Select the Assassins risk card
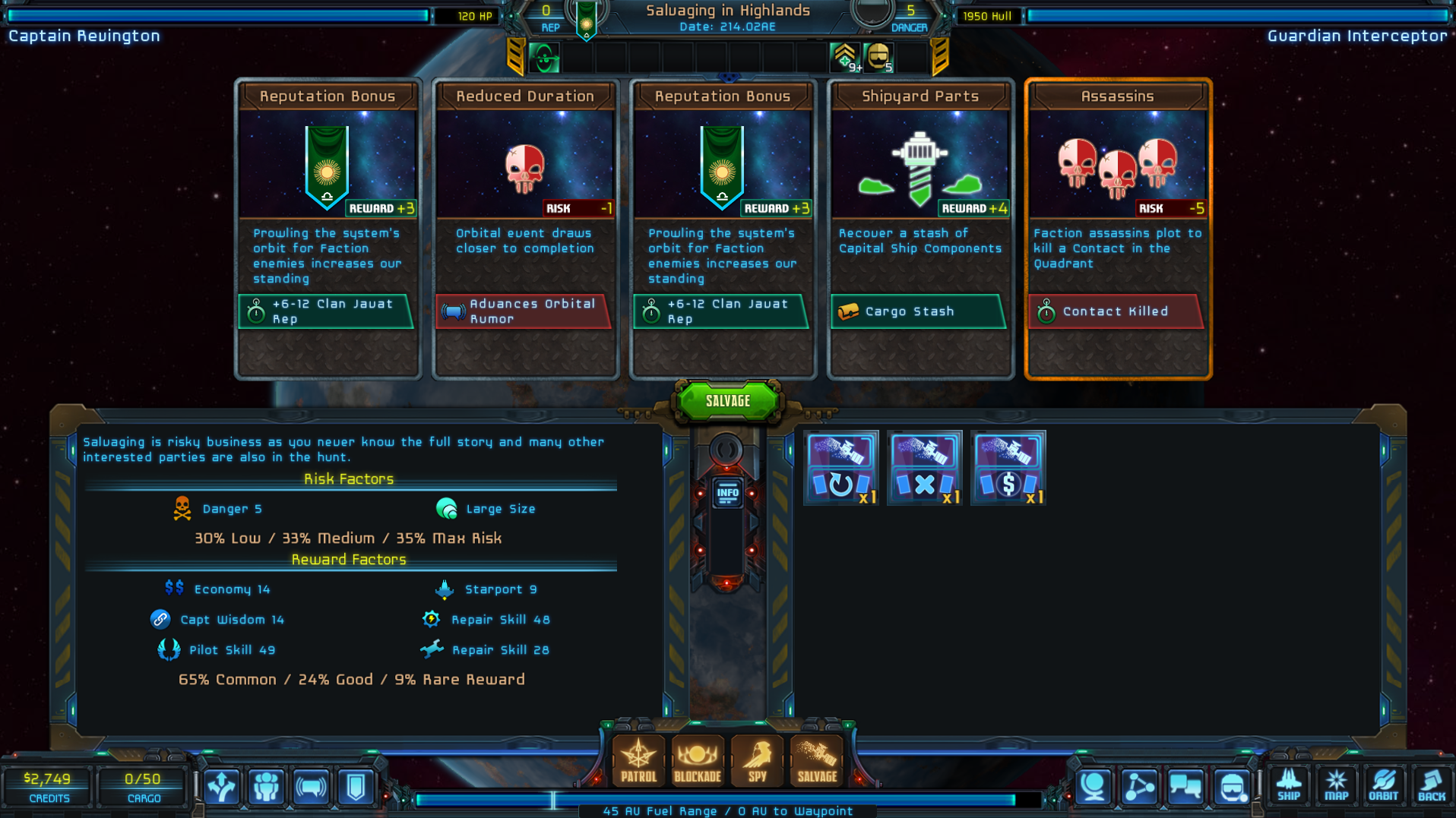1456x818 pixels. 1117,228
